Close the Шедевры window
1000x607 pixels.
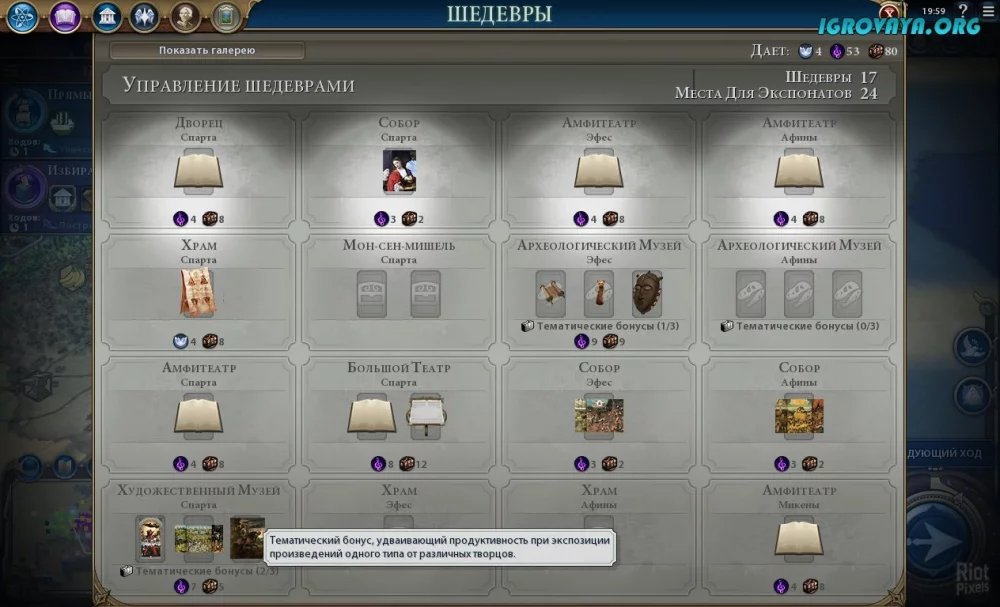click(887, 14)
